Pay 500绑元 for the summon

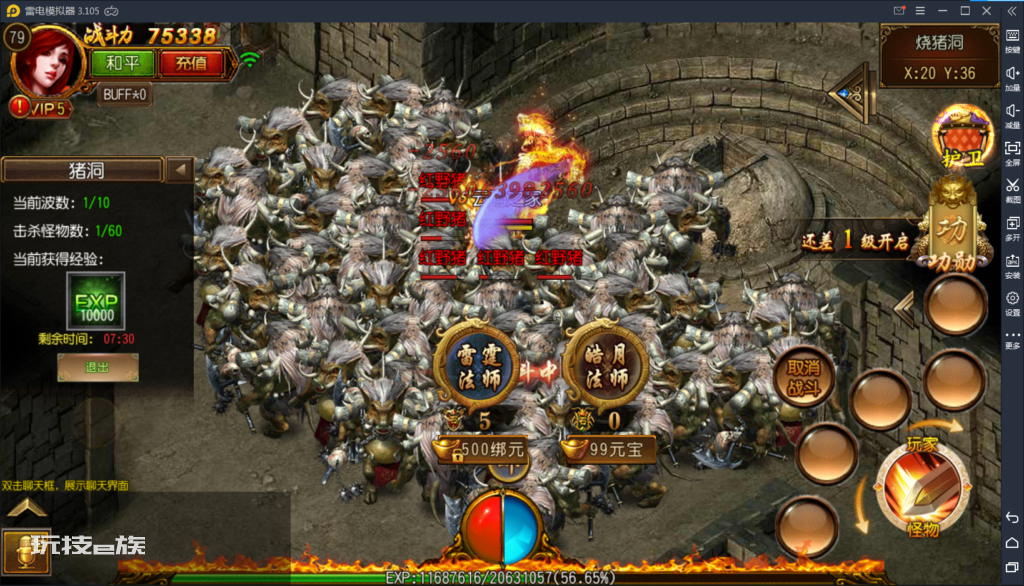[482, 449]
